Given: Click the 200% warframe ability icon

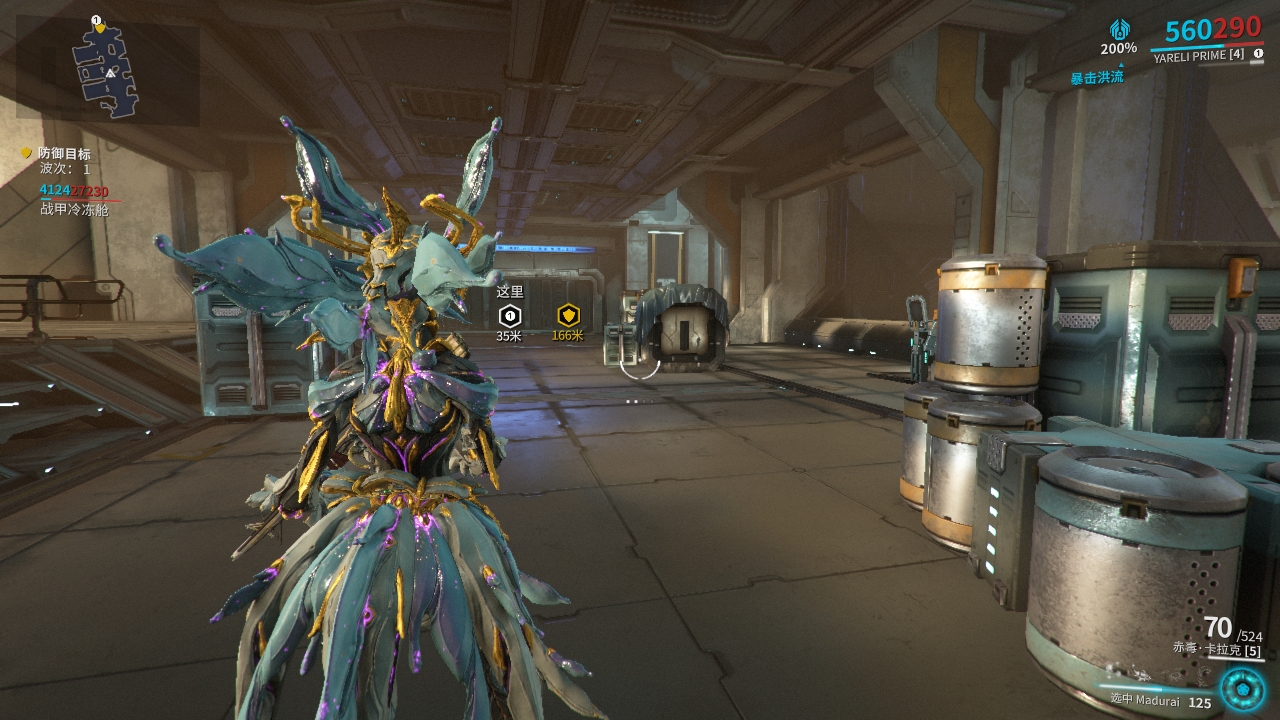Looking at the screenshot, I should (x=1119, y=30).
